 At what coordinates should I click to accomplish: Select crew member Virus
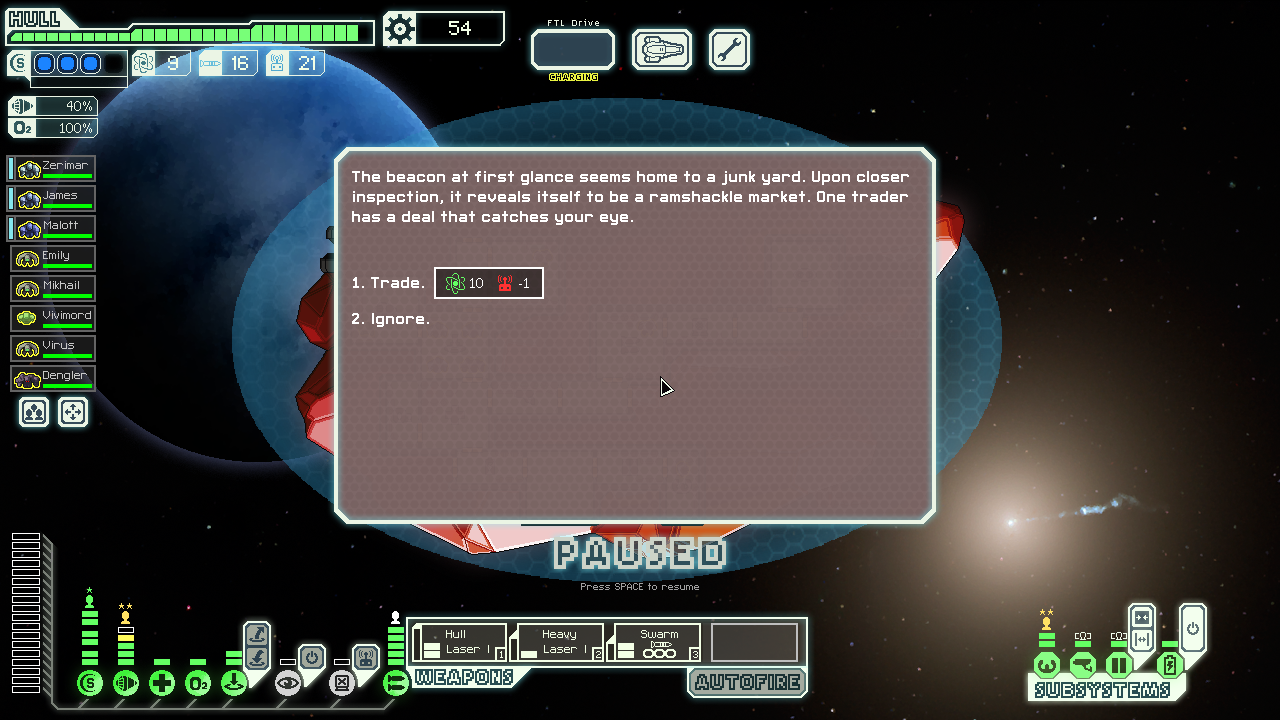[x=54, y=349]
